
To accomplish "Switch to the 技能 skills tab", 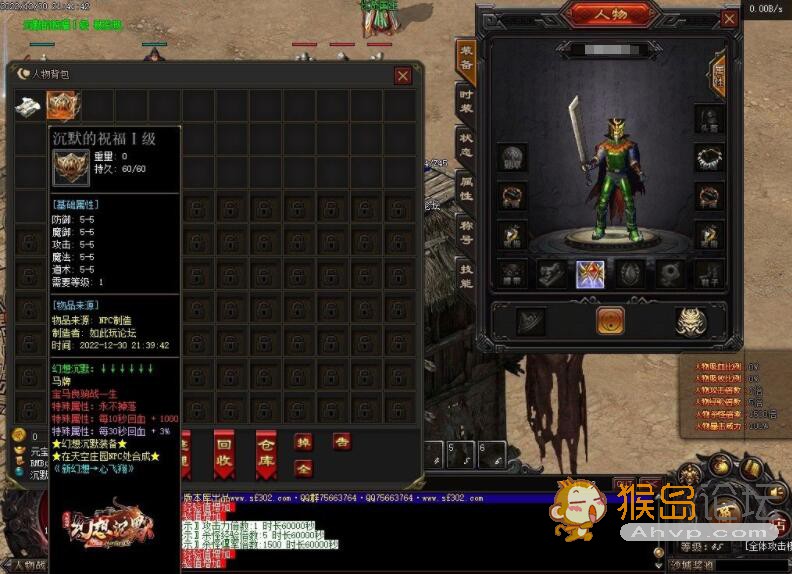I will (465, 276).
